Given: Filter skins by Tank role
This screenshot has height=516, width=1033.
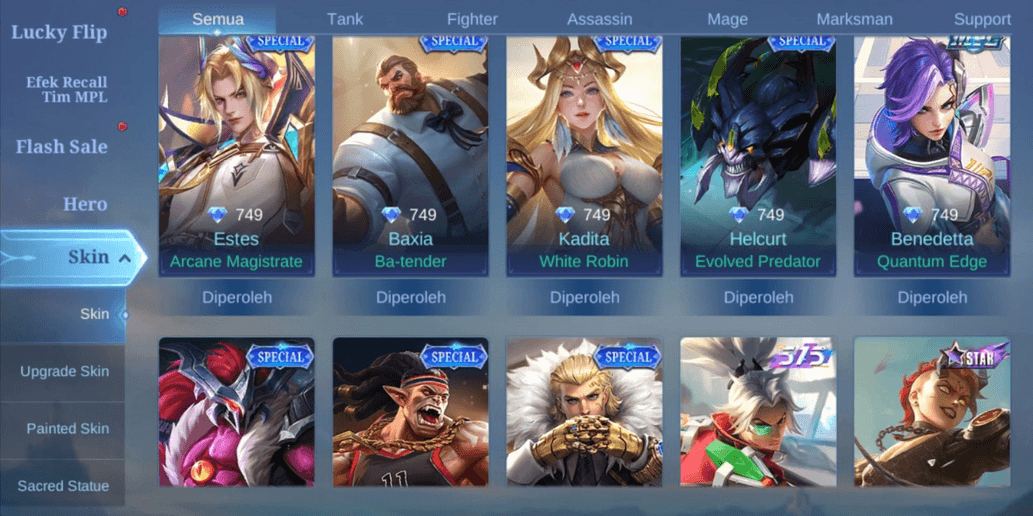Looking at the screenshot, I should (345, 19).
